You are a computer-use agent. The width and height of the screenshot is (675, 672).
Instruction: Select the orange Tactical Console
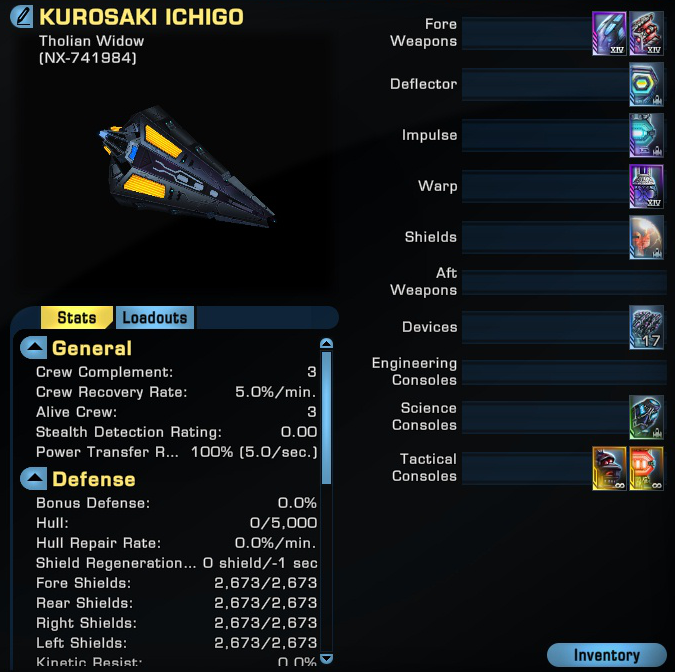(x=647, y=468)
